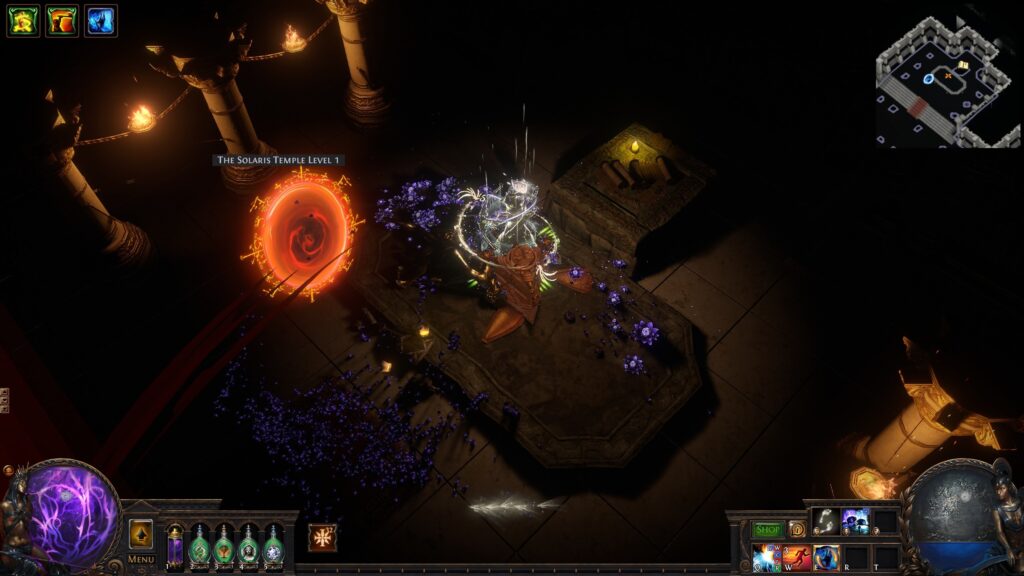Use the purple flask in slot 1
The height and width of the screenshot is (576, 1024).
(x=176, y=547)
